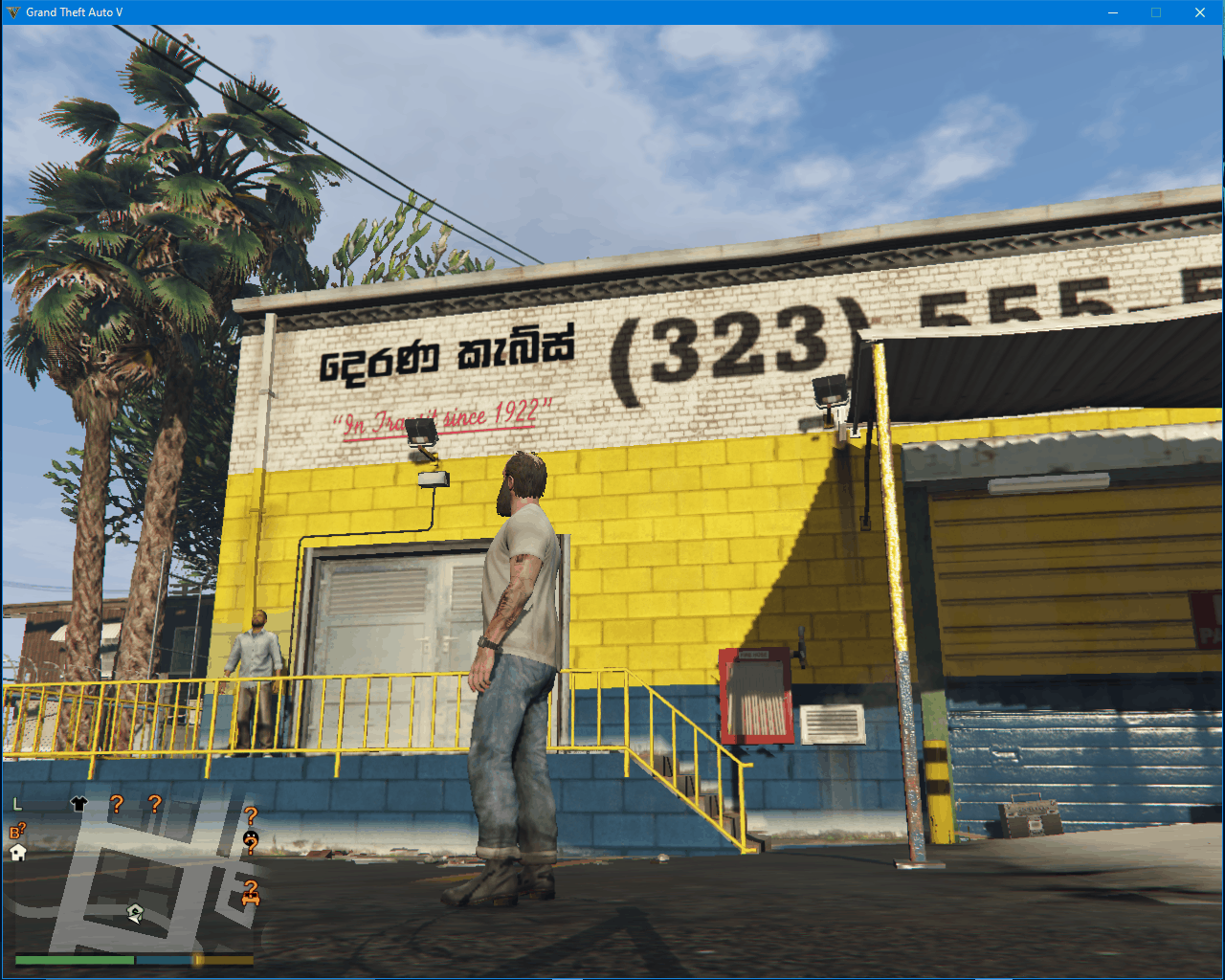Click the green health bar under the minimap

coord(74,959)
